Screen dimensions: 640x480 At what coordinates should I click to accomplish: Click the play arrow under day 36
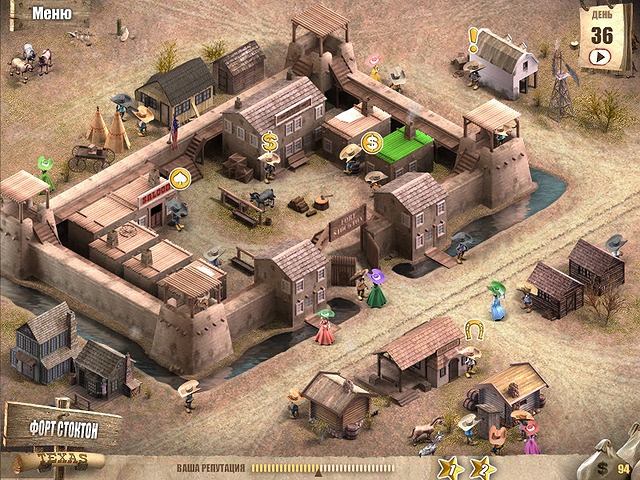(601, 56)
